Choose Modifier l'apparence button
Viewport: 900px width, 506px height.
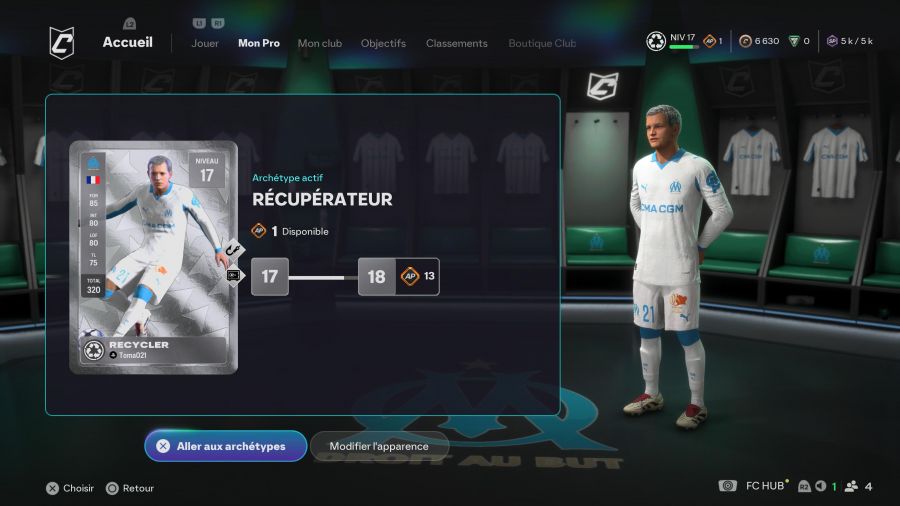click(379, 446)
